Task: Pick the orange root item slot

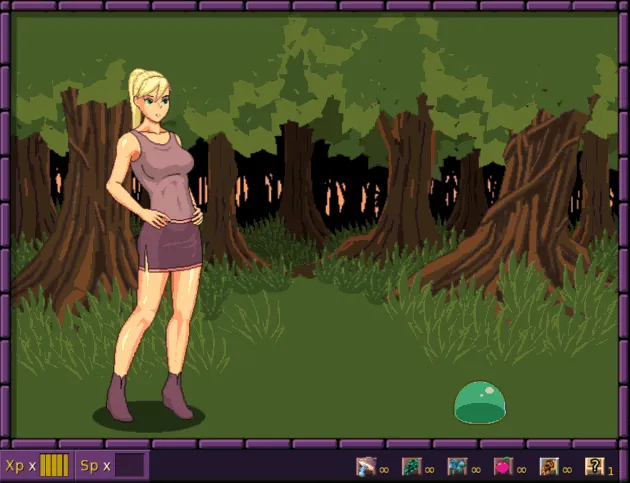Action: point(549,466)
